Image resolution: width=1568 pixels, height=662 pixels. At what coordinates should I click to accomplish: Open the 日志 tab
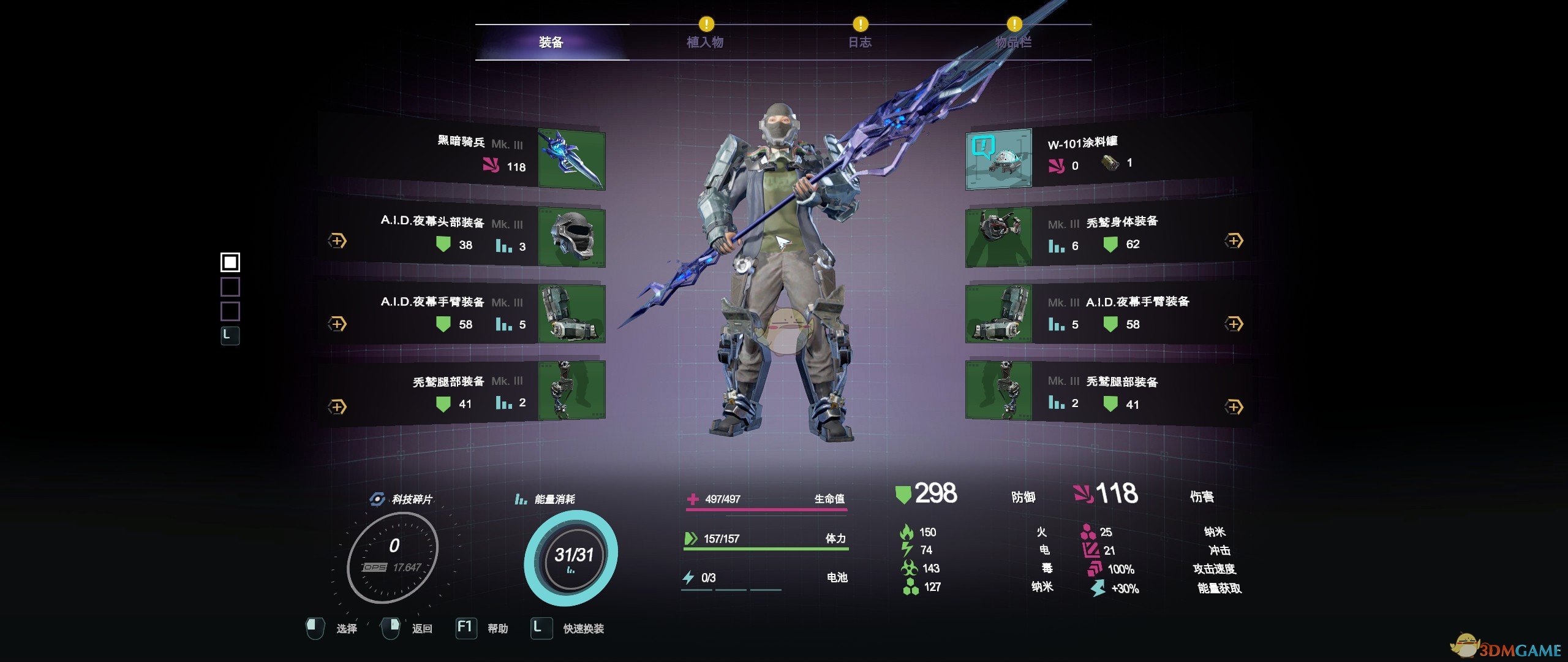(859, 42)
